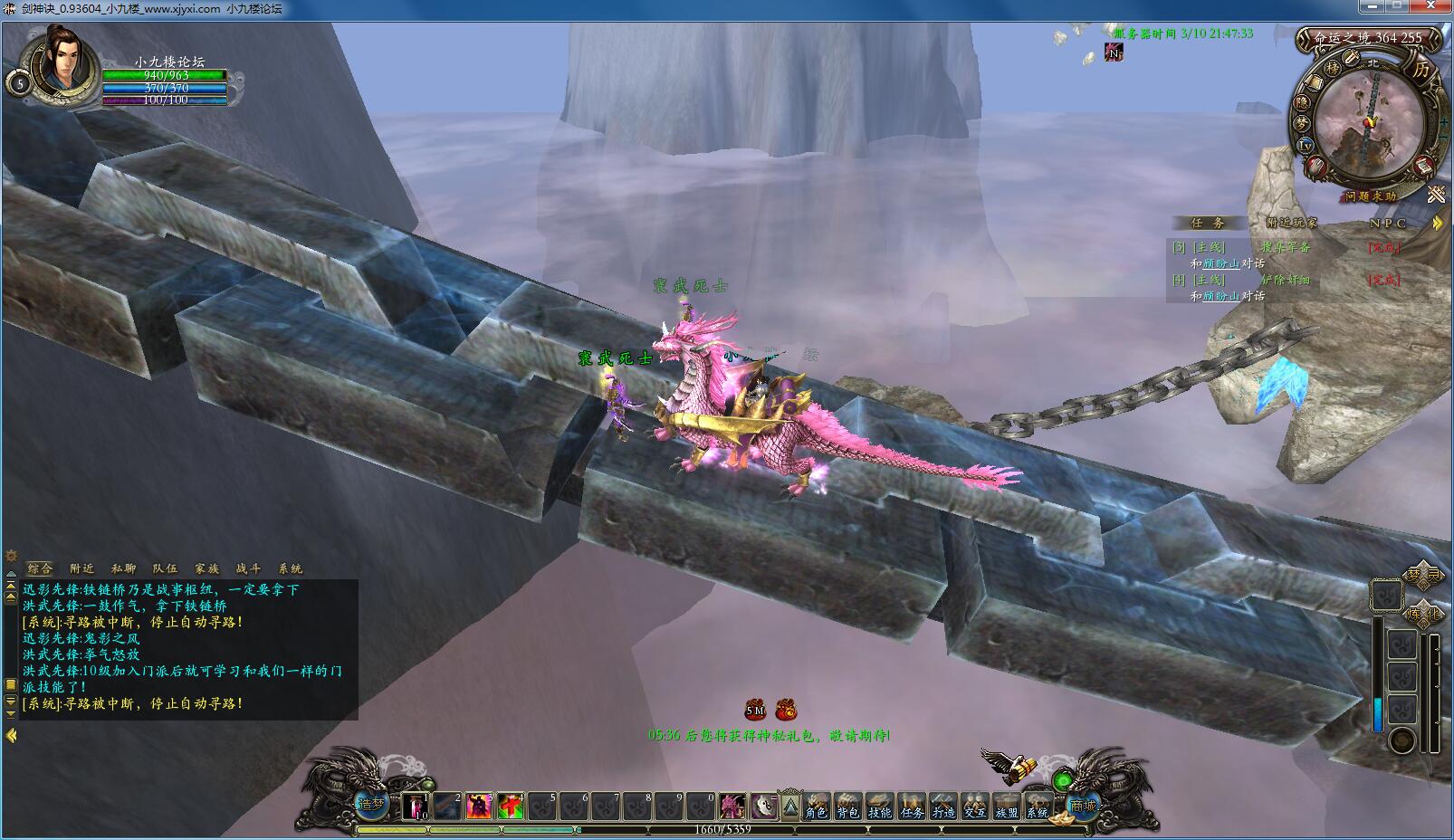This screenshot has width=1454, height=840.
Task: Follow the 顾盼山 link in 搜集军备 quest
Action: 1221,263
